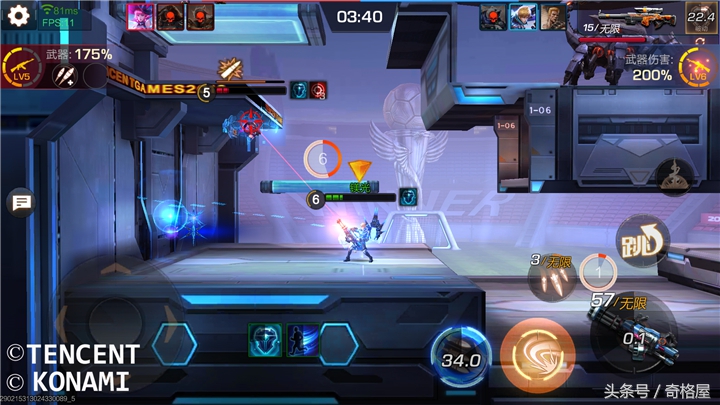Open the chat message panel
This screenshot has width=720, height=405.
19,204
